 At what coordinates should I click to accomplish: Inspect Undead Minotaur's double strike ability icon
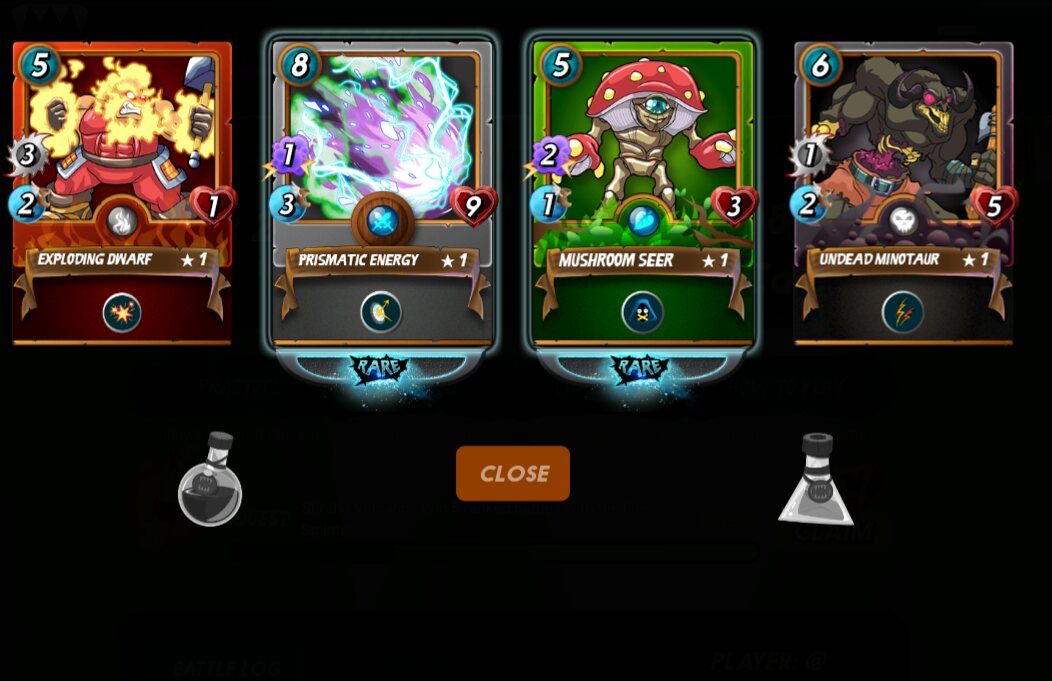point(902,313)
